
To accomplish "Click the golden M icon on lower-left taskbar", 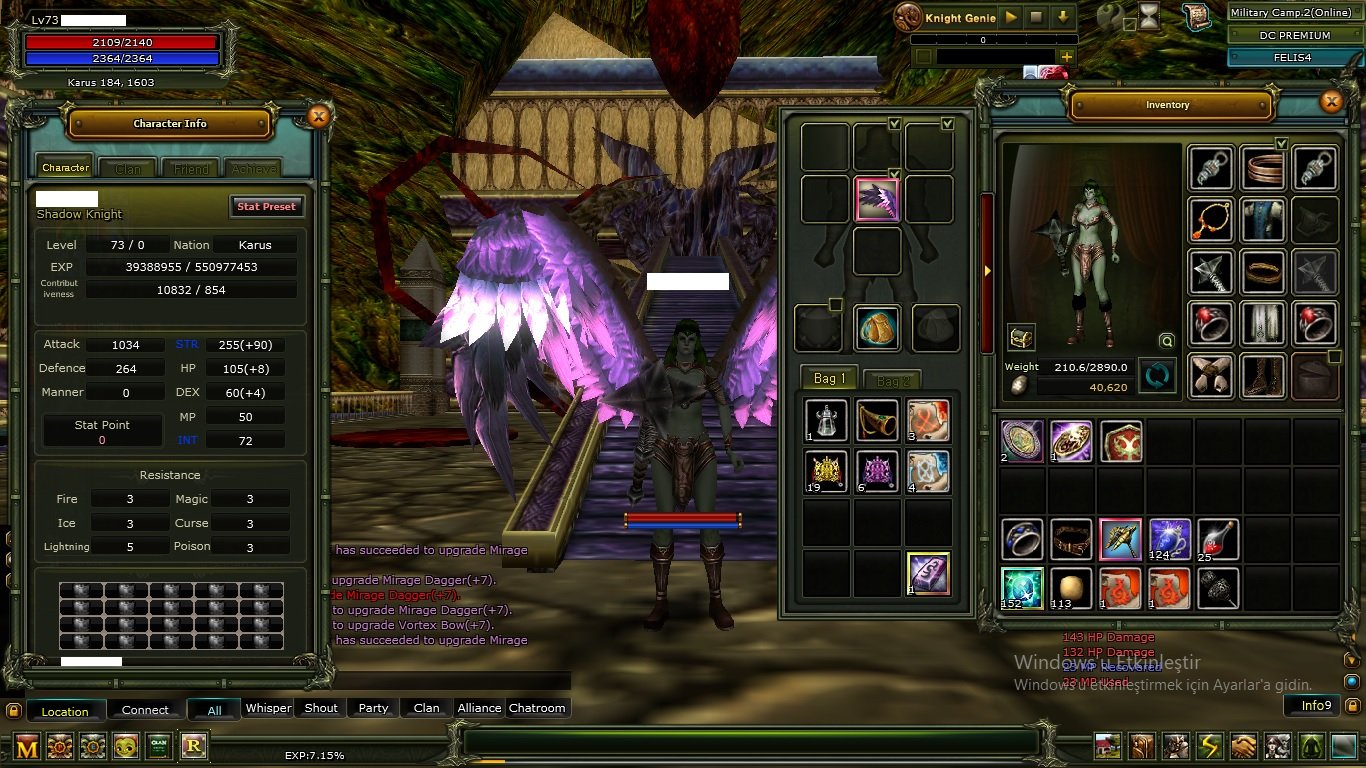I will click(26, 746).
